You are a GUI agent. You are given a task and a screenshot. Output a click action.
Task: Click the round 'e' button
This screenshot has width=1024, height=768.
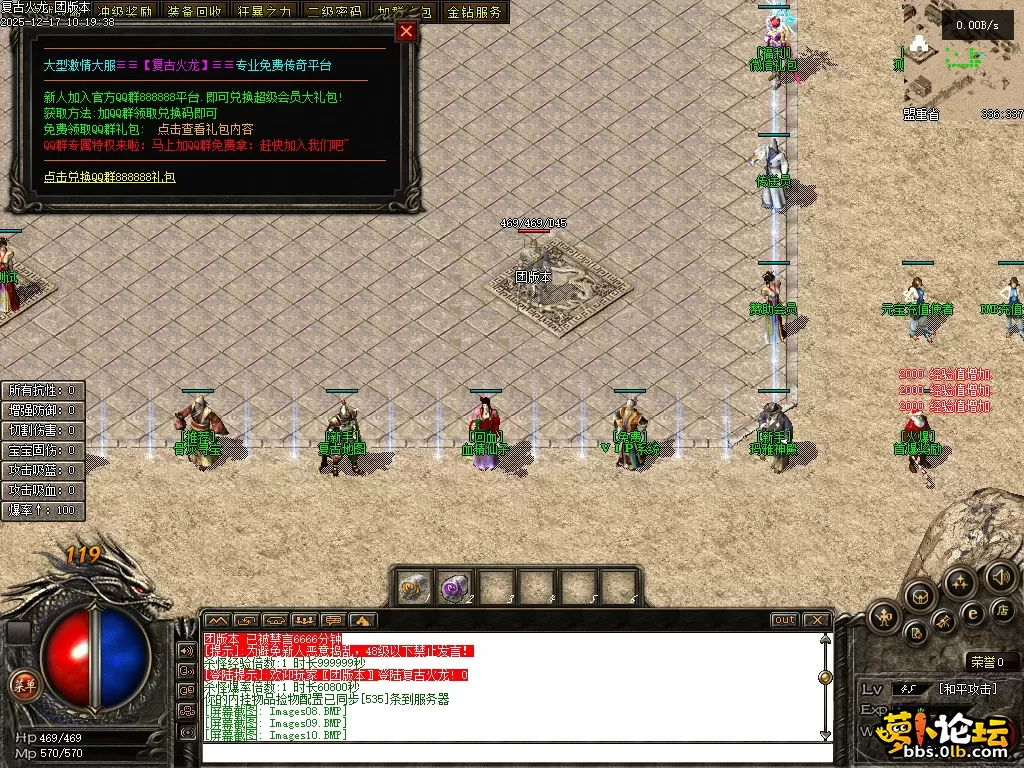point(971,613)
